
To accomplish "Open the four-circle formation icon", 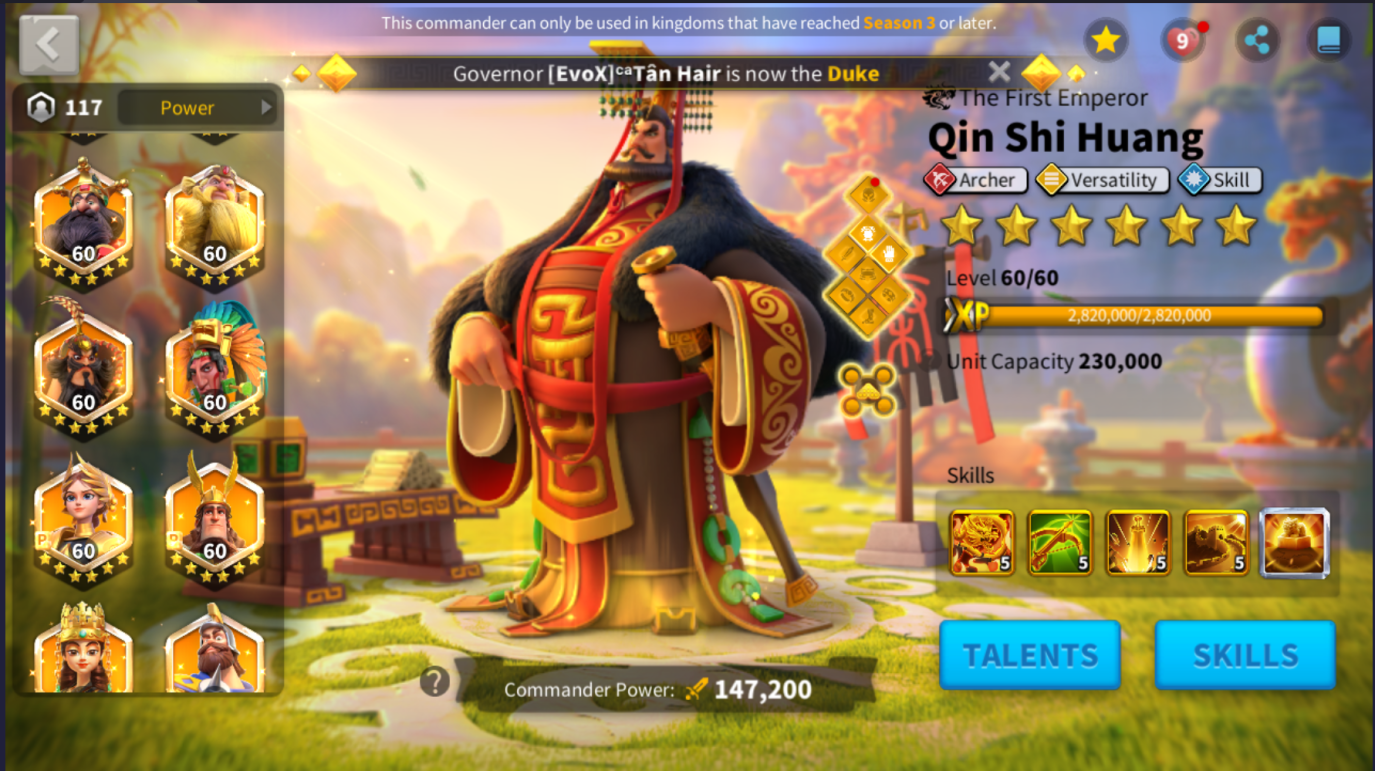I will point(867,390).
